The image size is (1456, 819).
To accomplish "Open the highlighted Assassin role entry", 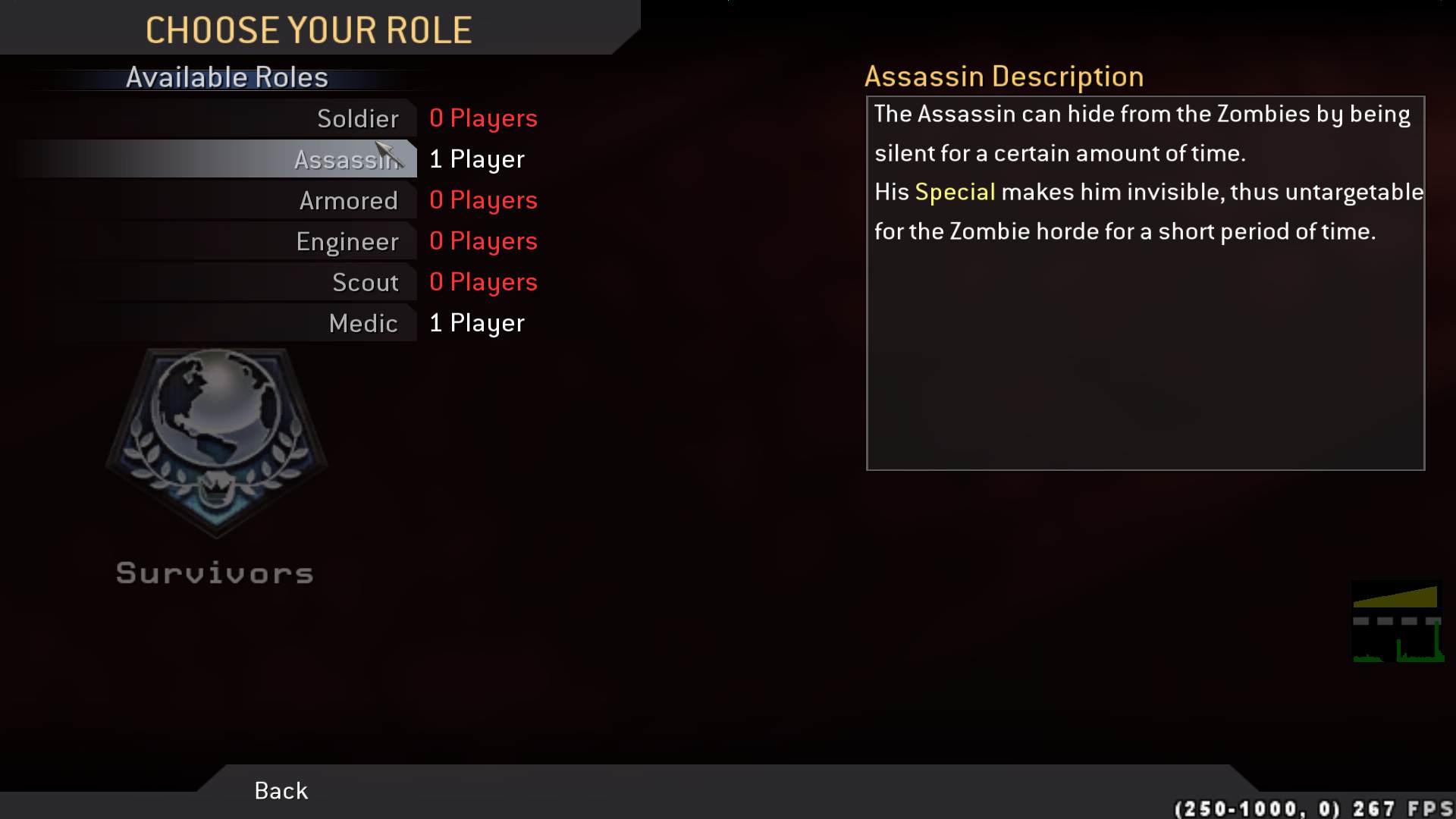I will (x=345, y=159).
